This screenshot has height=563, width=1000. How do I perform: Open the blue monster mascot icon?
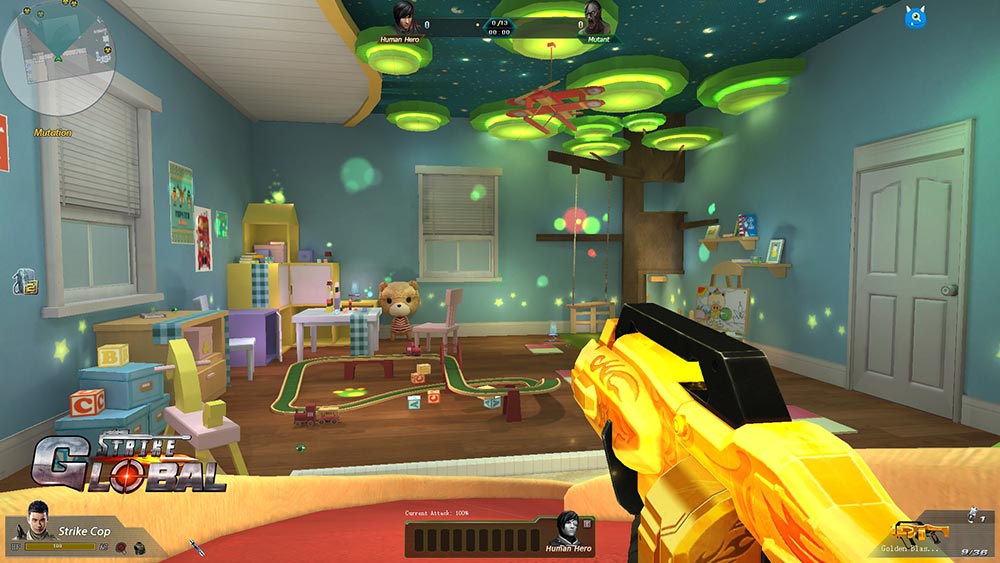click(x=914, y=16)
